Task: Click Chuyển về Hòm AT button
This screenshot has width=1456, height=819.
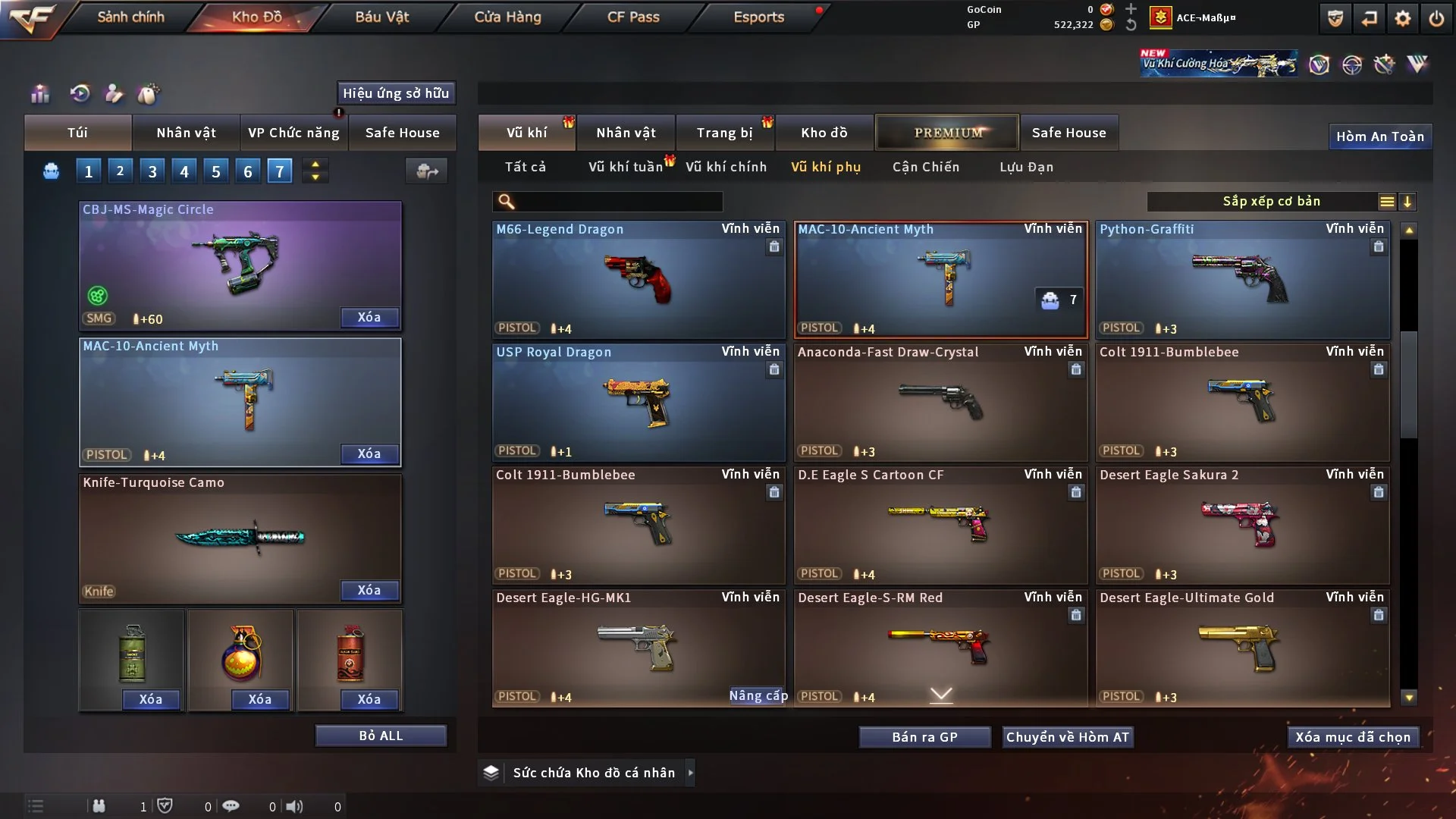Action: click(1067, 737)
